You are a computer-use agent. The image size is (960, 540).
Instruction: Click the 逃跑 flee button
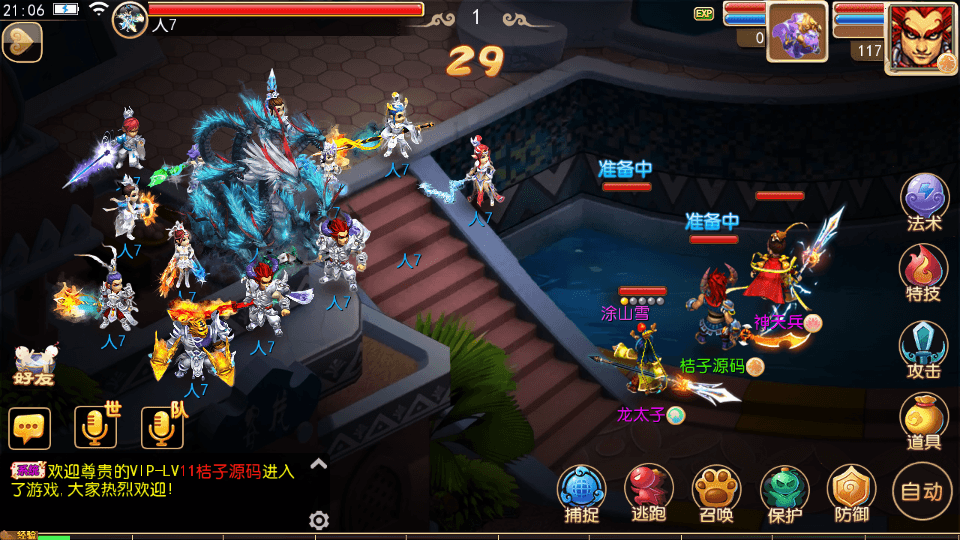[x=649, y=494]
